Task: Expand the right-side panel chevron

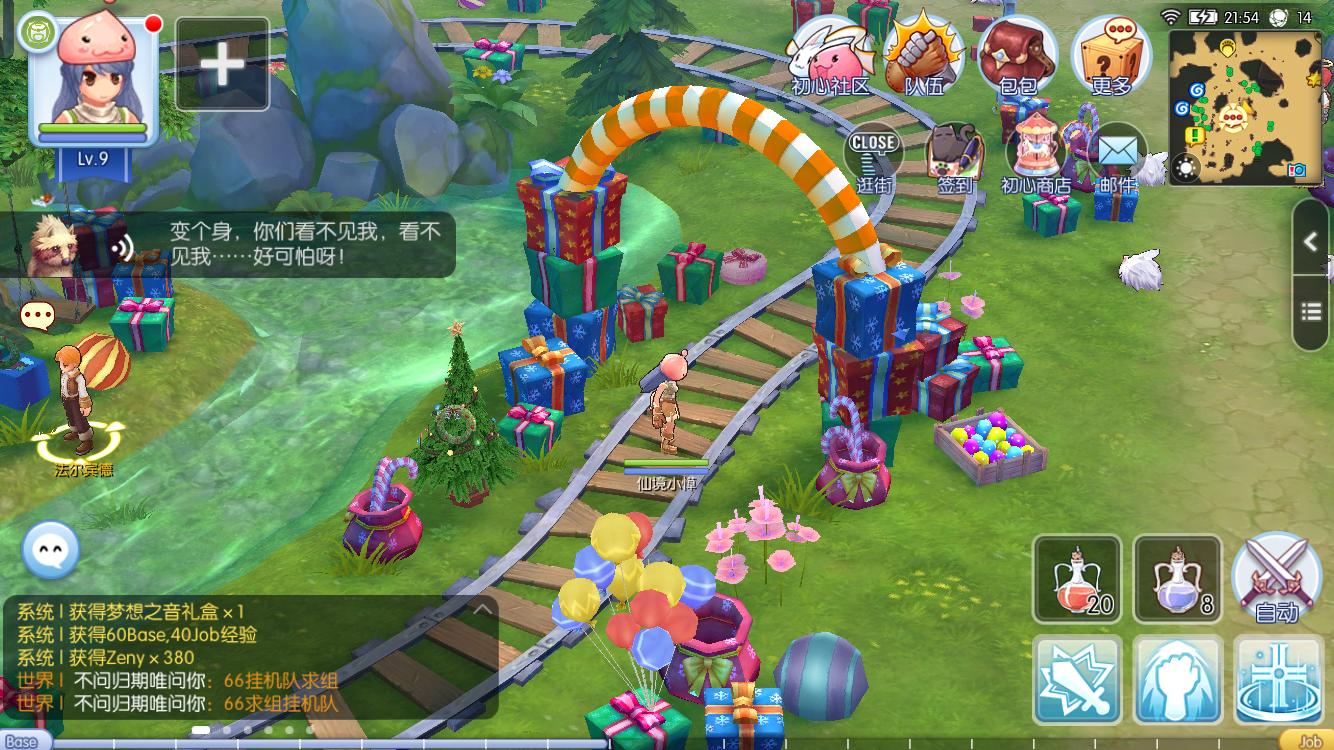Action: point(1311,242)
